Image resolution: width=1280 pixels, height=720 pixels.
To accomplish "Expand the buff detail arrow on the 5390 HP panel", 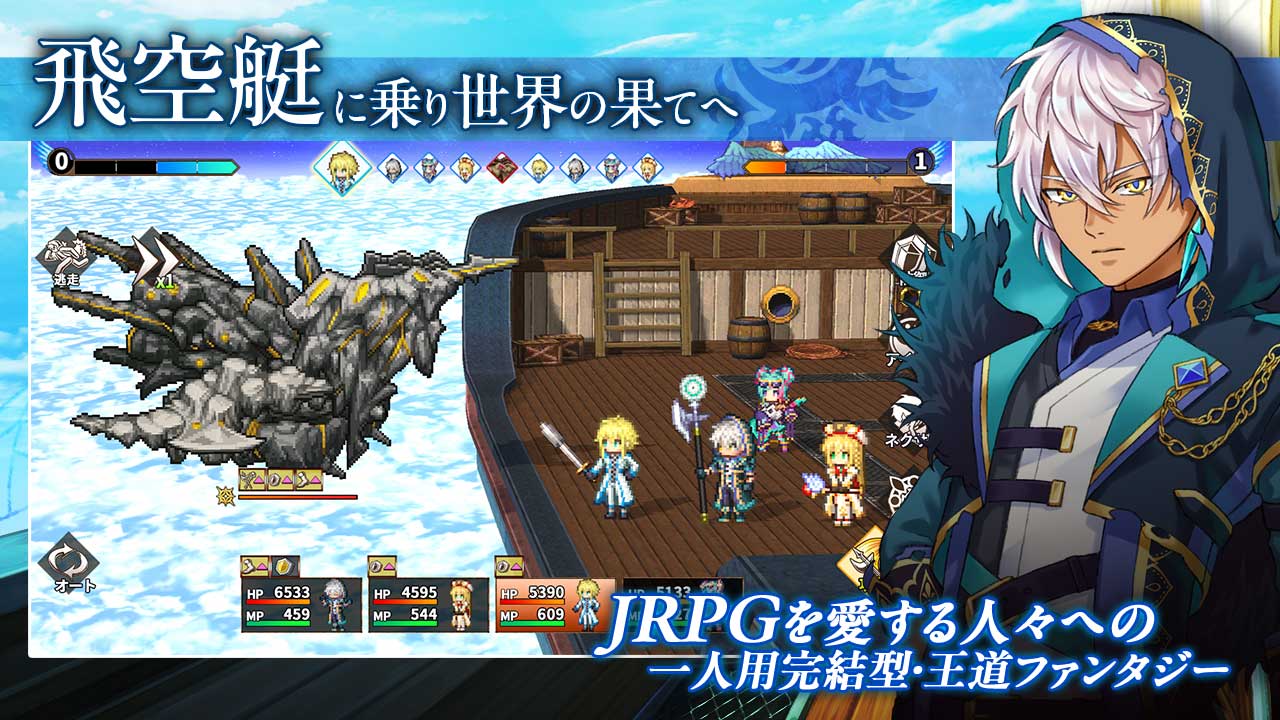I will coord(515,566).
